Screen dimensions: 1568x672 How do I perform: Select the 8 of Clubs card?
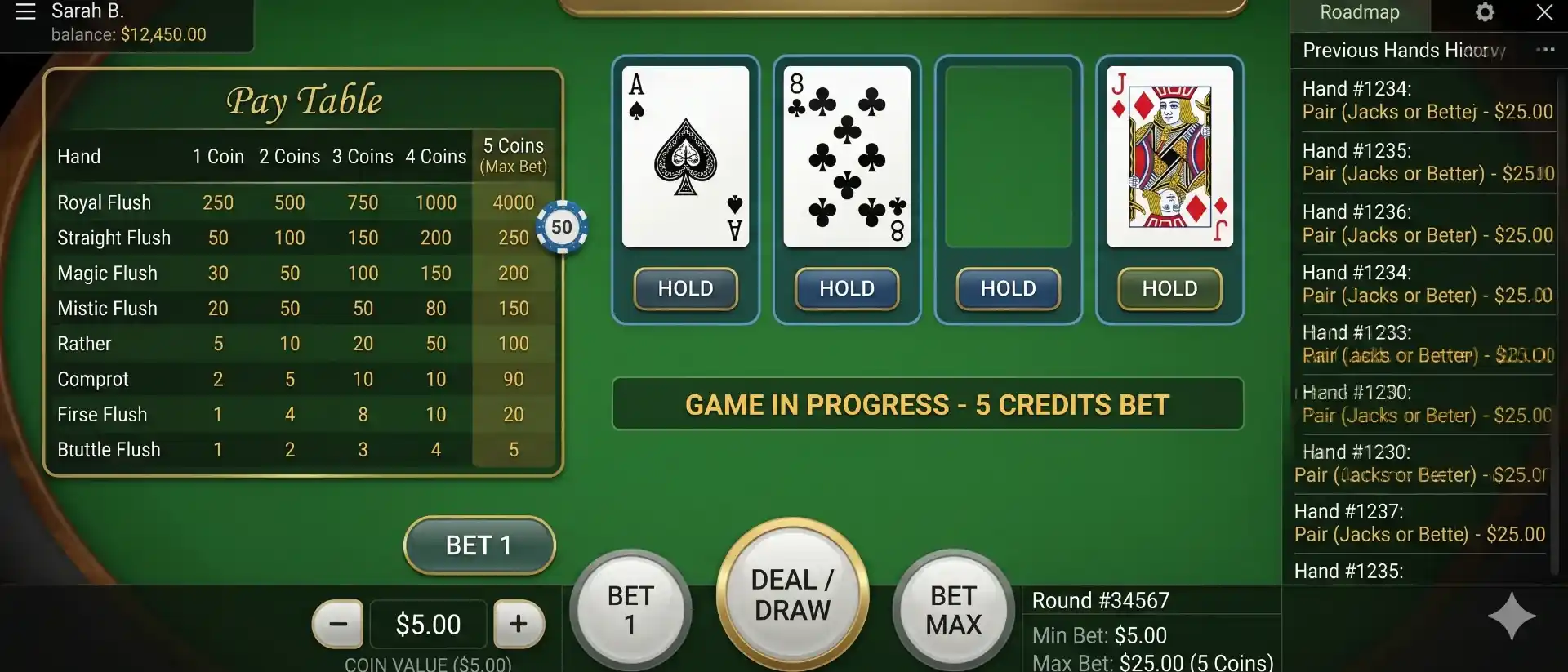(x=846, y=155)
